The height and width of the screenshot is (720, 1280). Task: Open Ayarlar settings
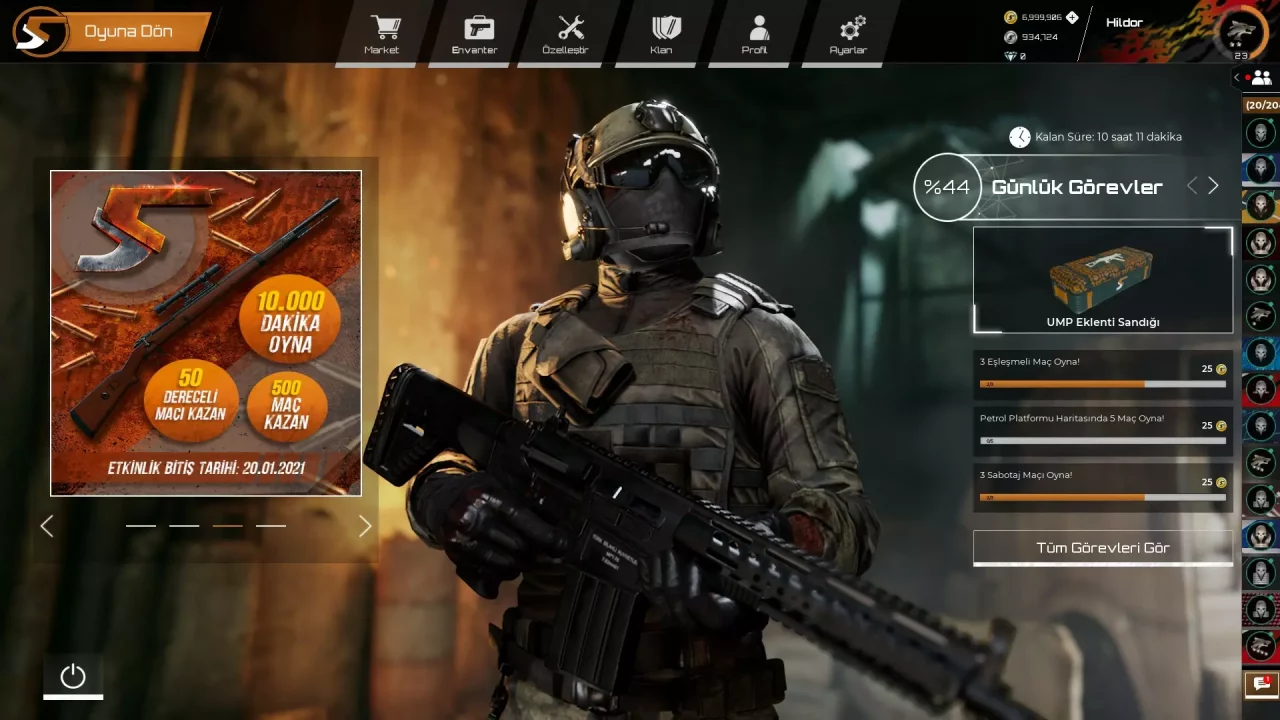click(x=850, y=34)
